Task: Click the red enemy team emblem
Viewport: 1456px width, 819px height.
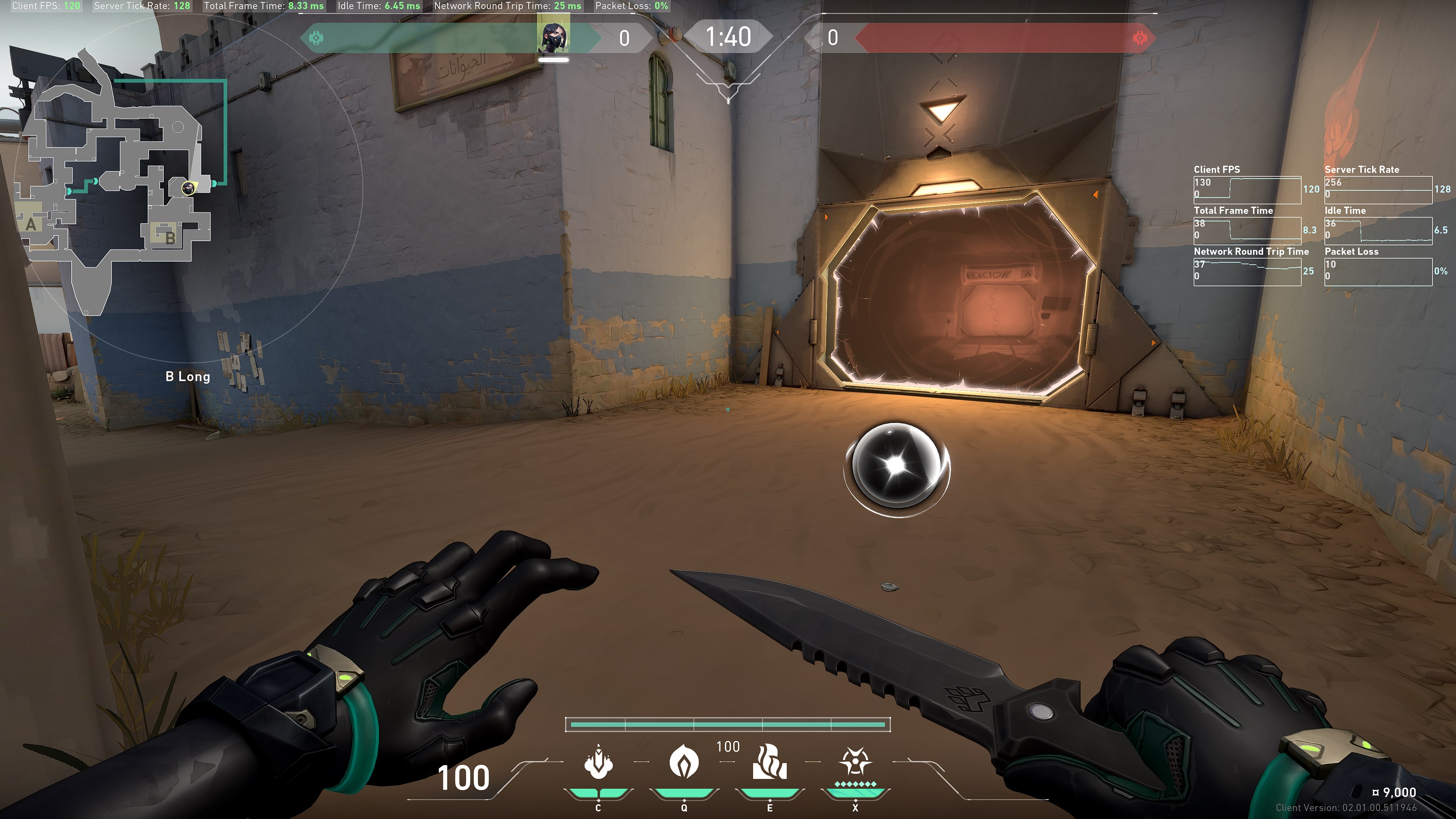Action: (1140, 38)
